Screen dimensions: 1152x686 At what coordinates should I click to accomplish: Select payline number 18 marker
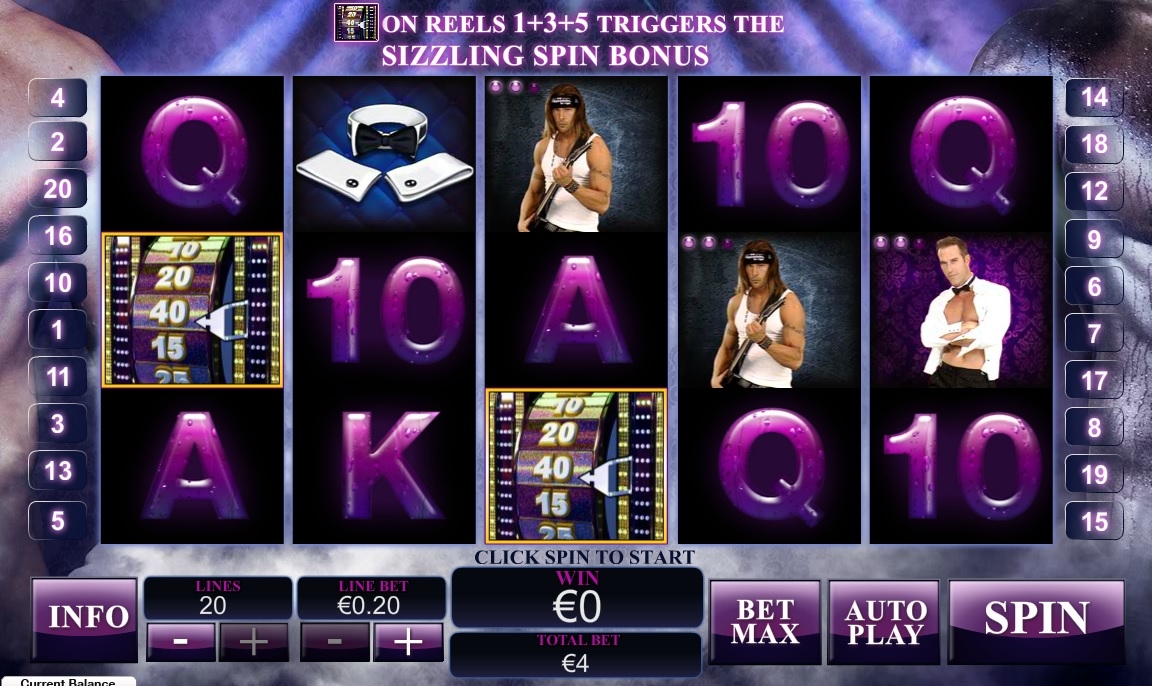pos(1094,144)
